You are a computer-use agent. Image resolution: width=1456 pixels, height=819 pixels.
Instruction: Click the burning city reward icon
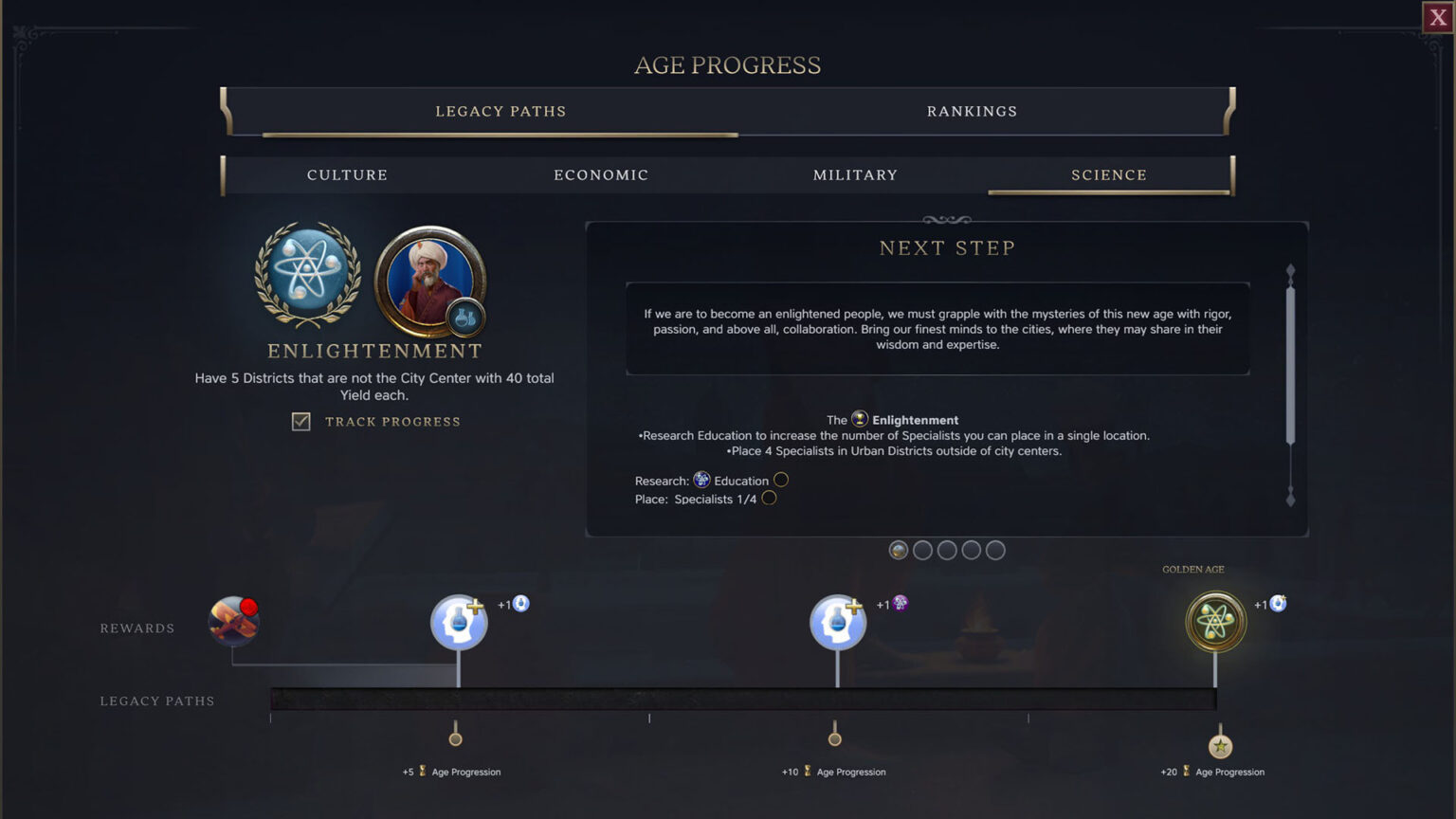(233, 621)
